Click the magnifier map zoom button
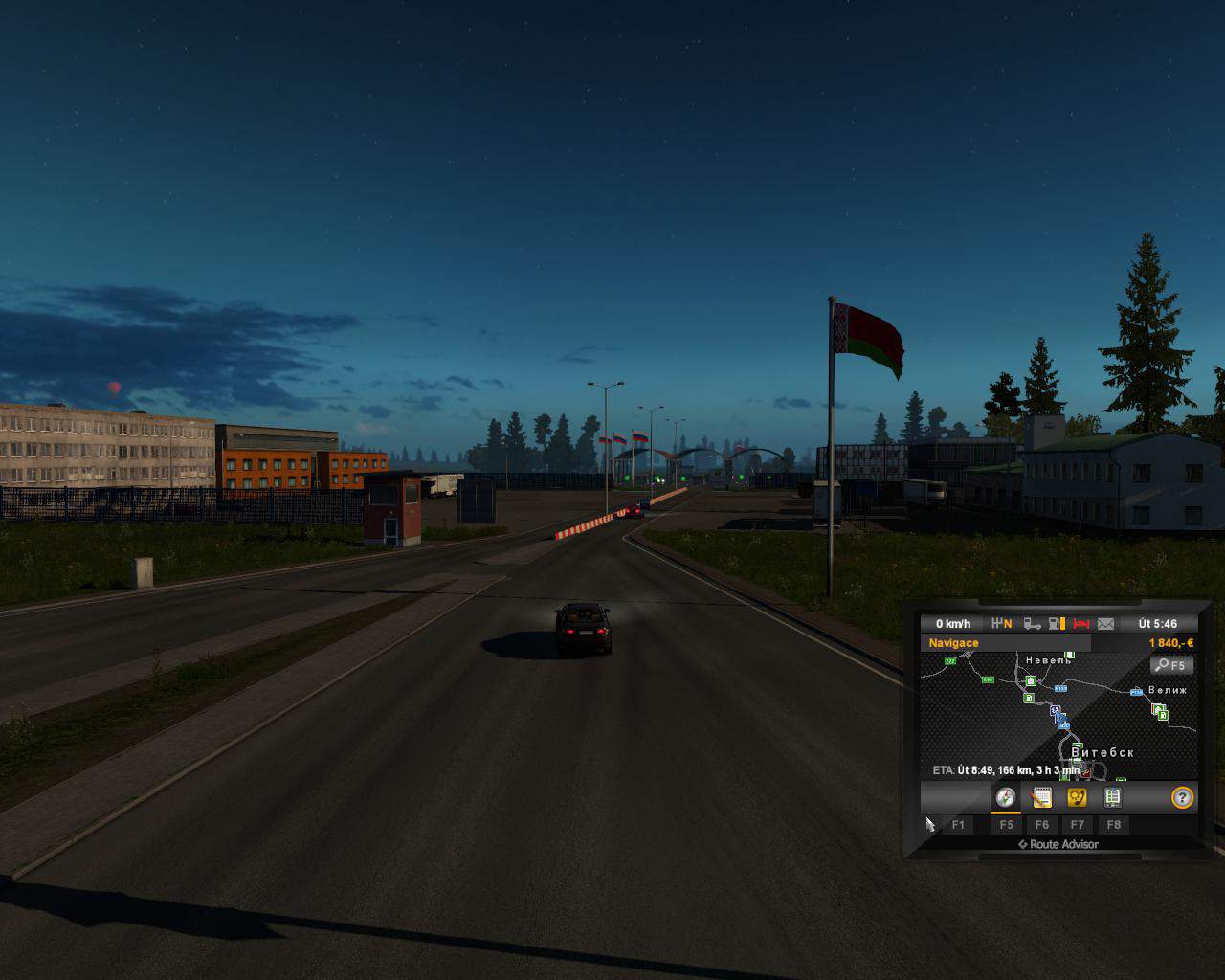Viewport: 1225px width, 980px height. coord(1170,665)
